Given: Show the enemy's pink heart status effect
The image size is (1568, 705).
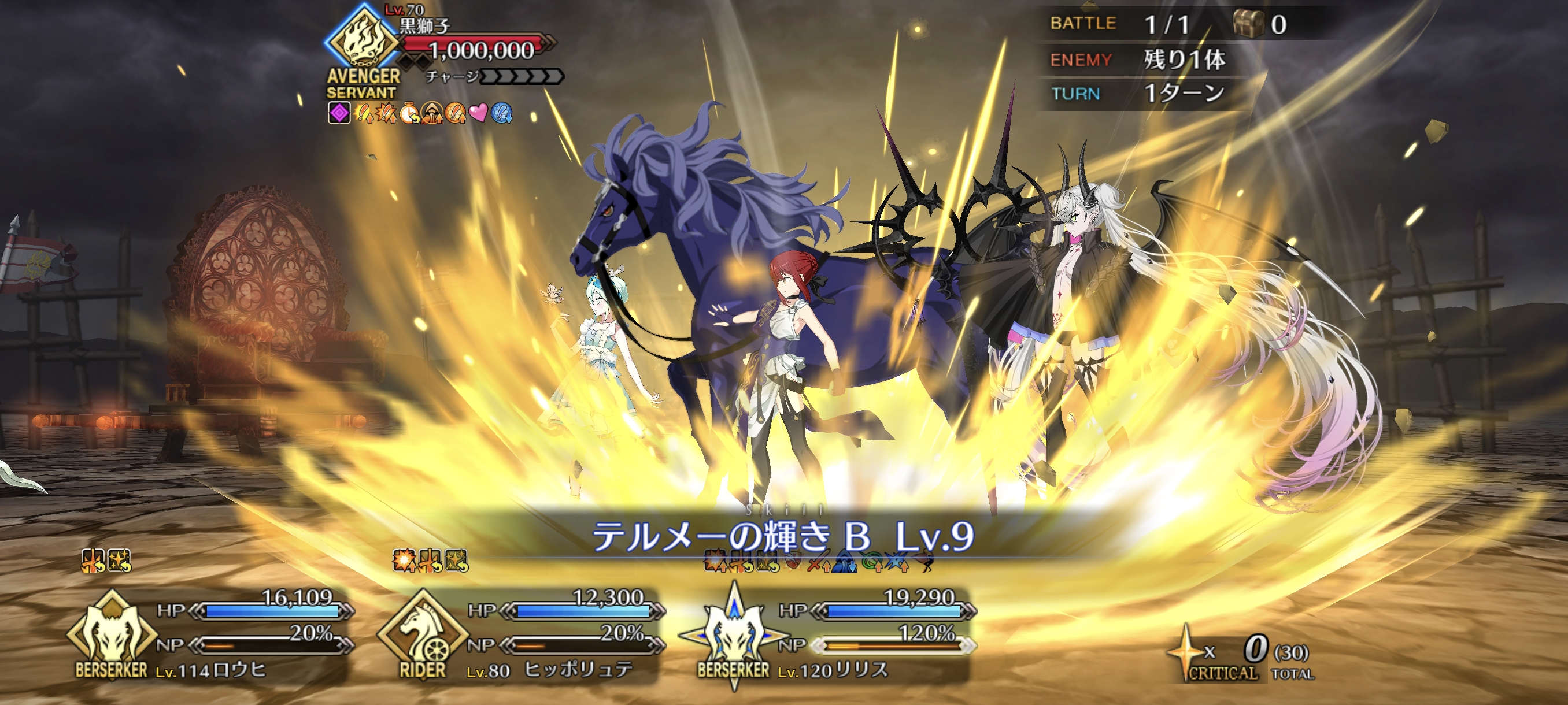Looking at the screenshot, I should click(x=478, y=113).
